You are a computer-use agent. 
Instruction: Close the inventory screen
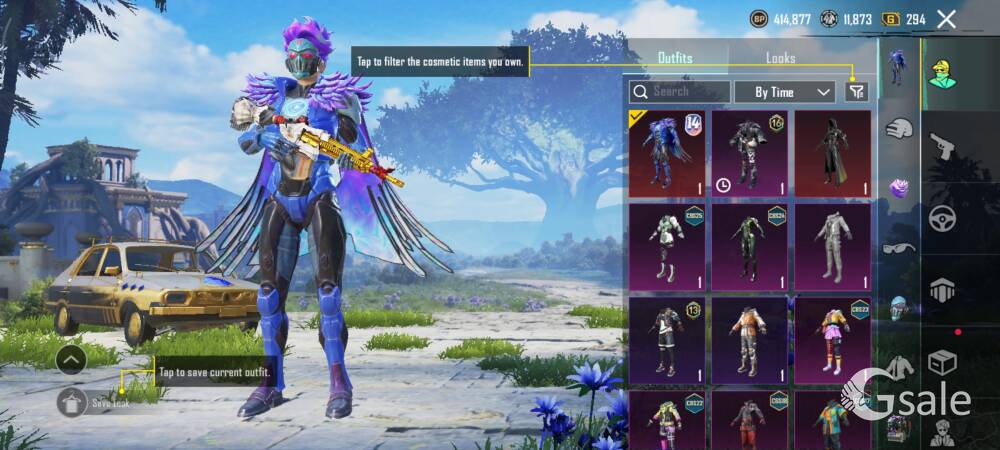point(946,19)
